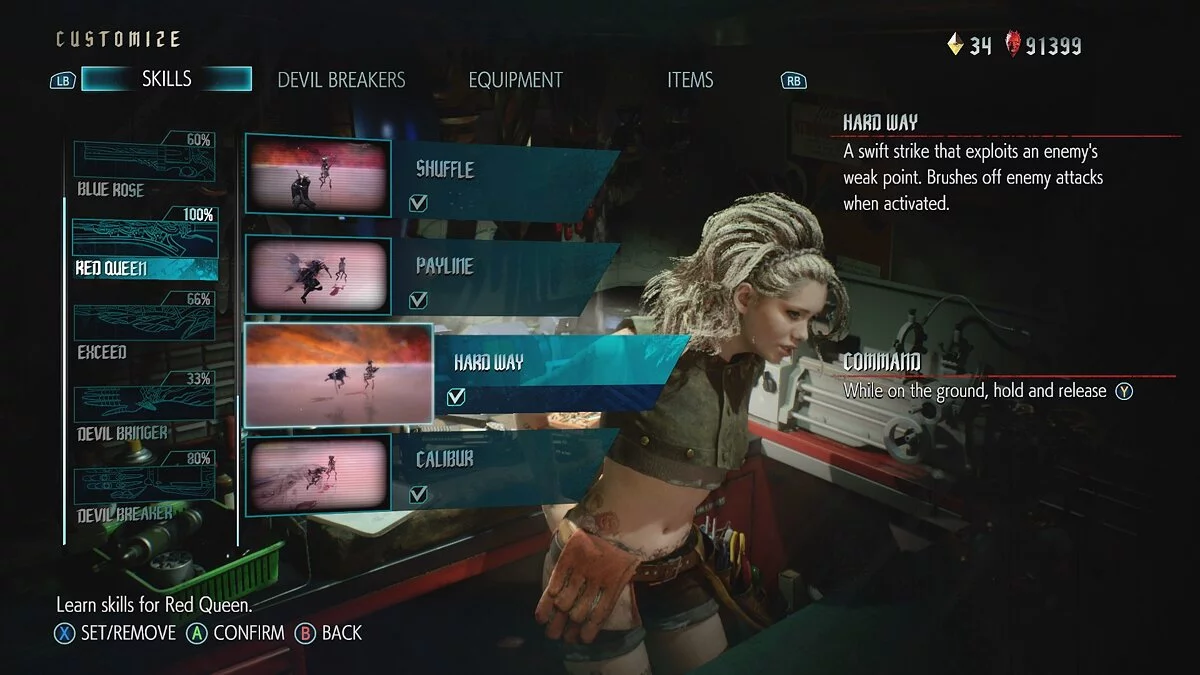
Task: Click the Payline preview thumbnail
Action: [x=318, y=274]
